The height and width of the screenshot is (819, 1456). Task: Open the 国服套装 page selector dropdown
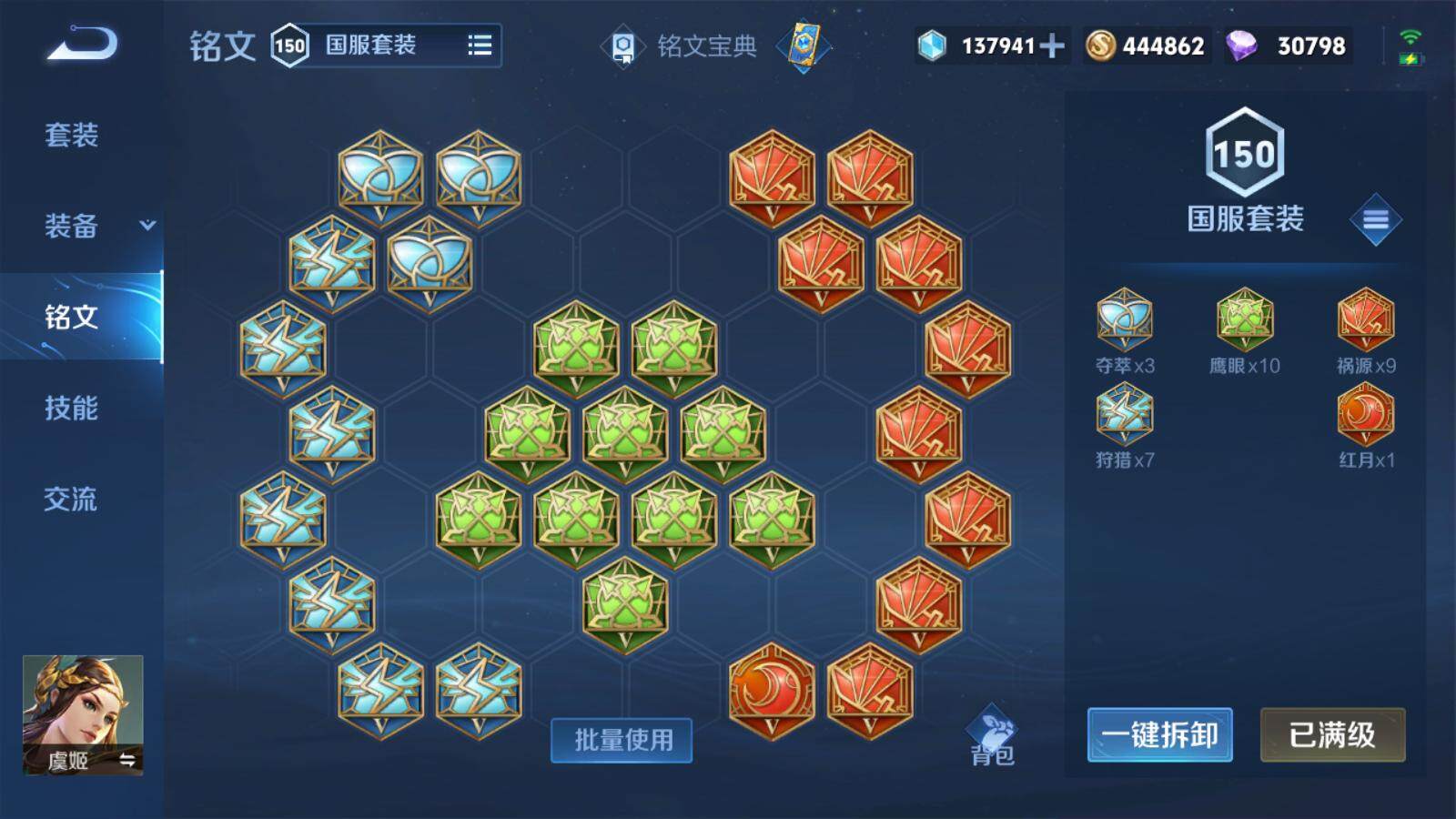coord(391,45)
